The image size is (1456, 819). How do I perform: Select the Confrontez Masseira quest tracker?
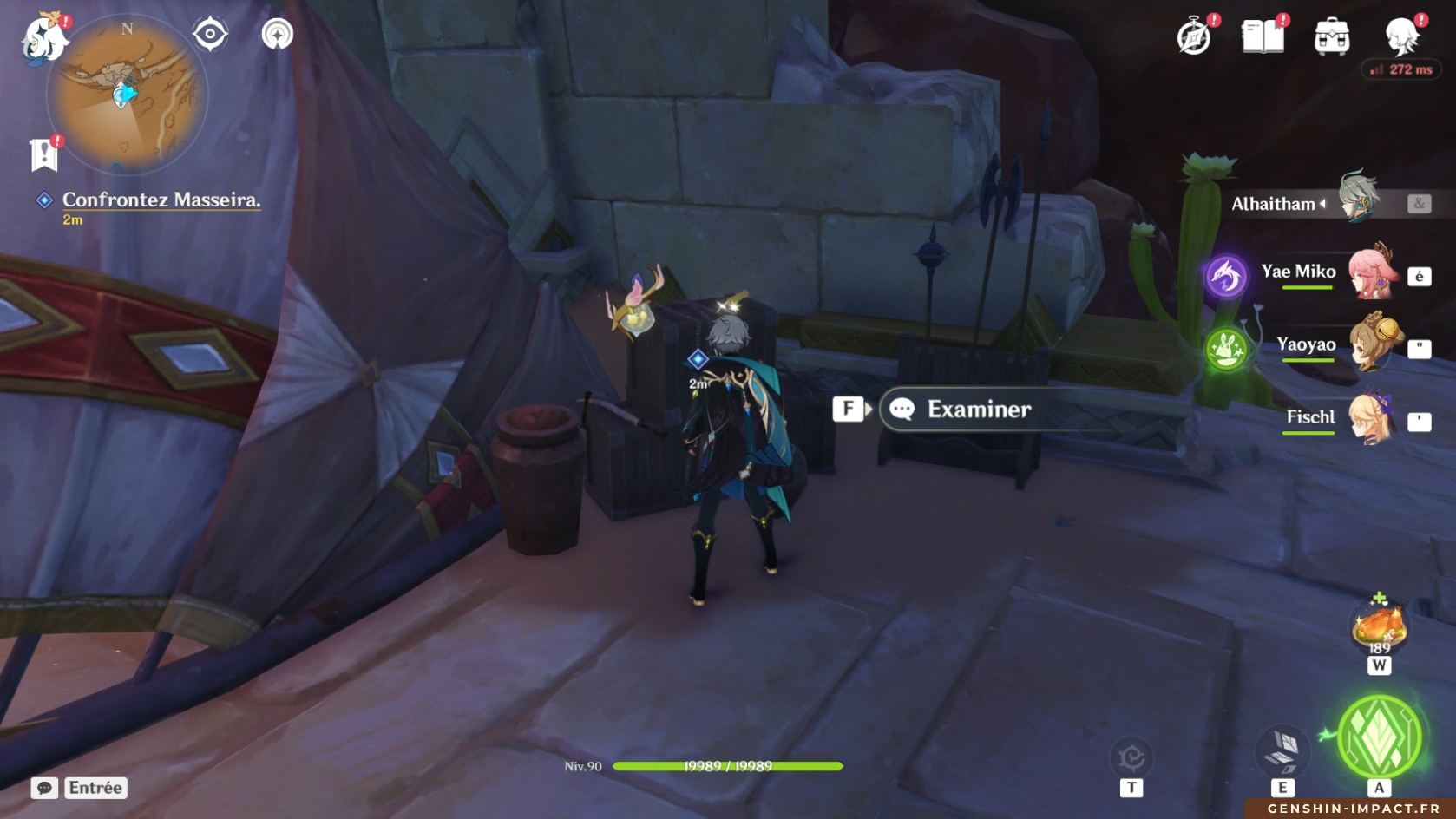click(x=161, y=200)
